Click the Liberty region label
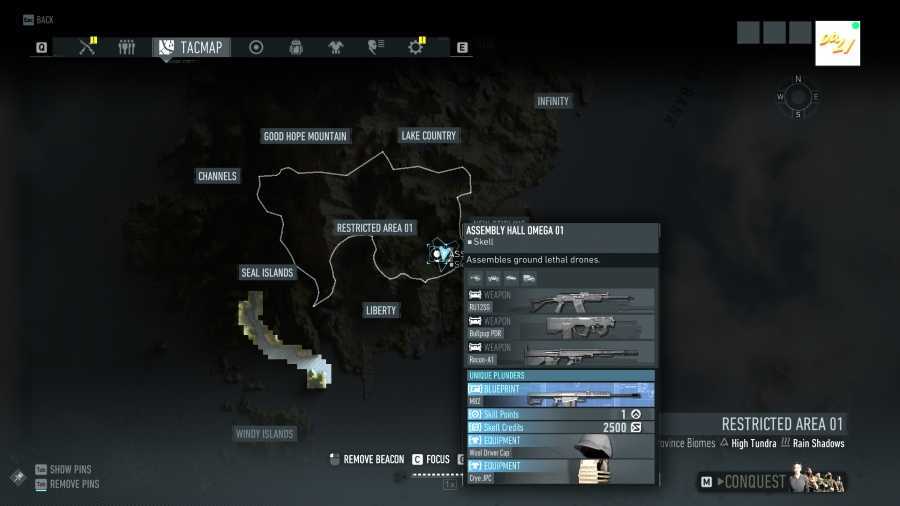This screenshot has width=900, height=506. point(381,310)
